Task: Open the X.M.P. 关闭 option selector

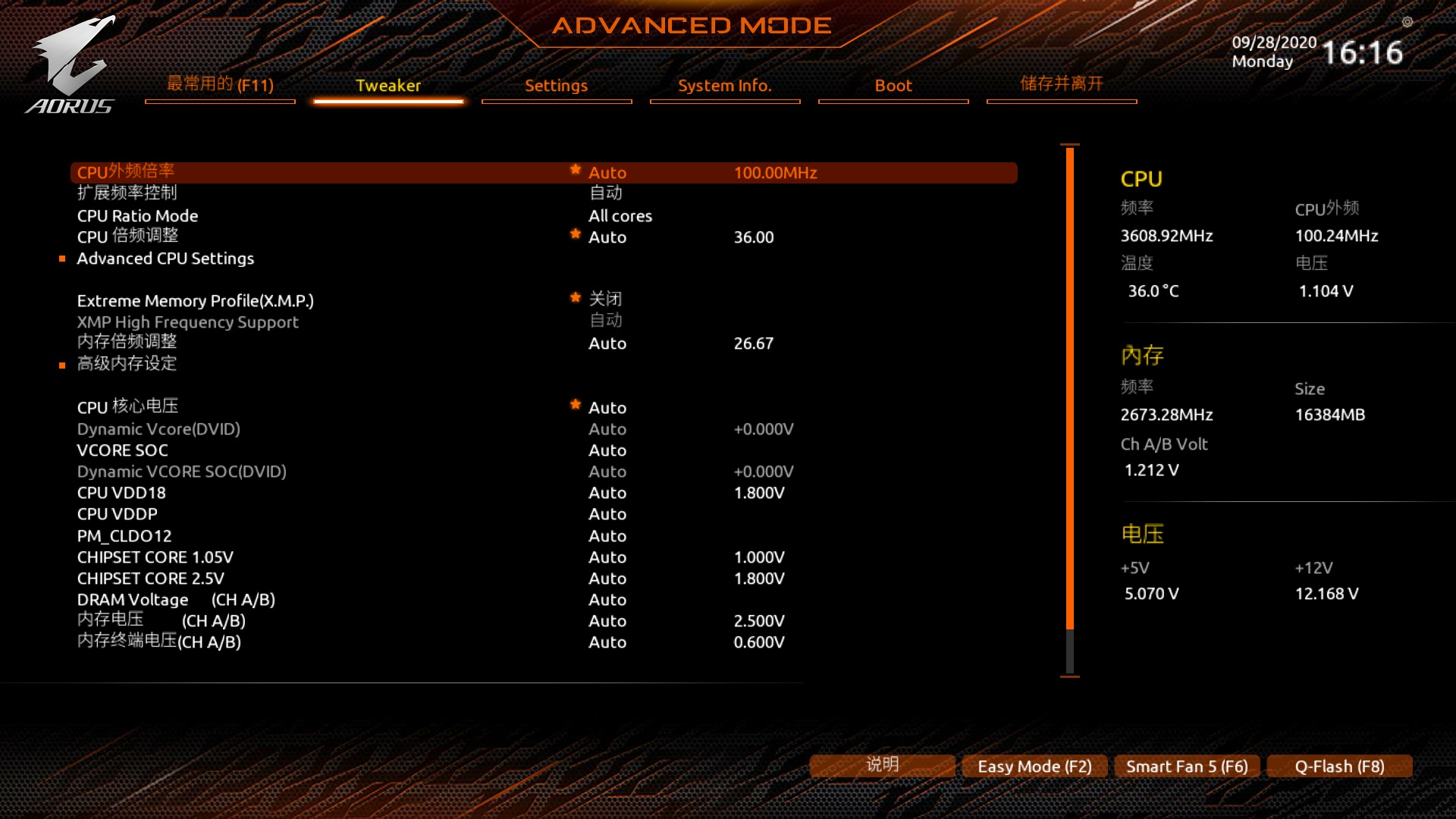Action: point(606,299)
